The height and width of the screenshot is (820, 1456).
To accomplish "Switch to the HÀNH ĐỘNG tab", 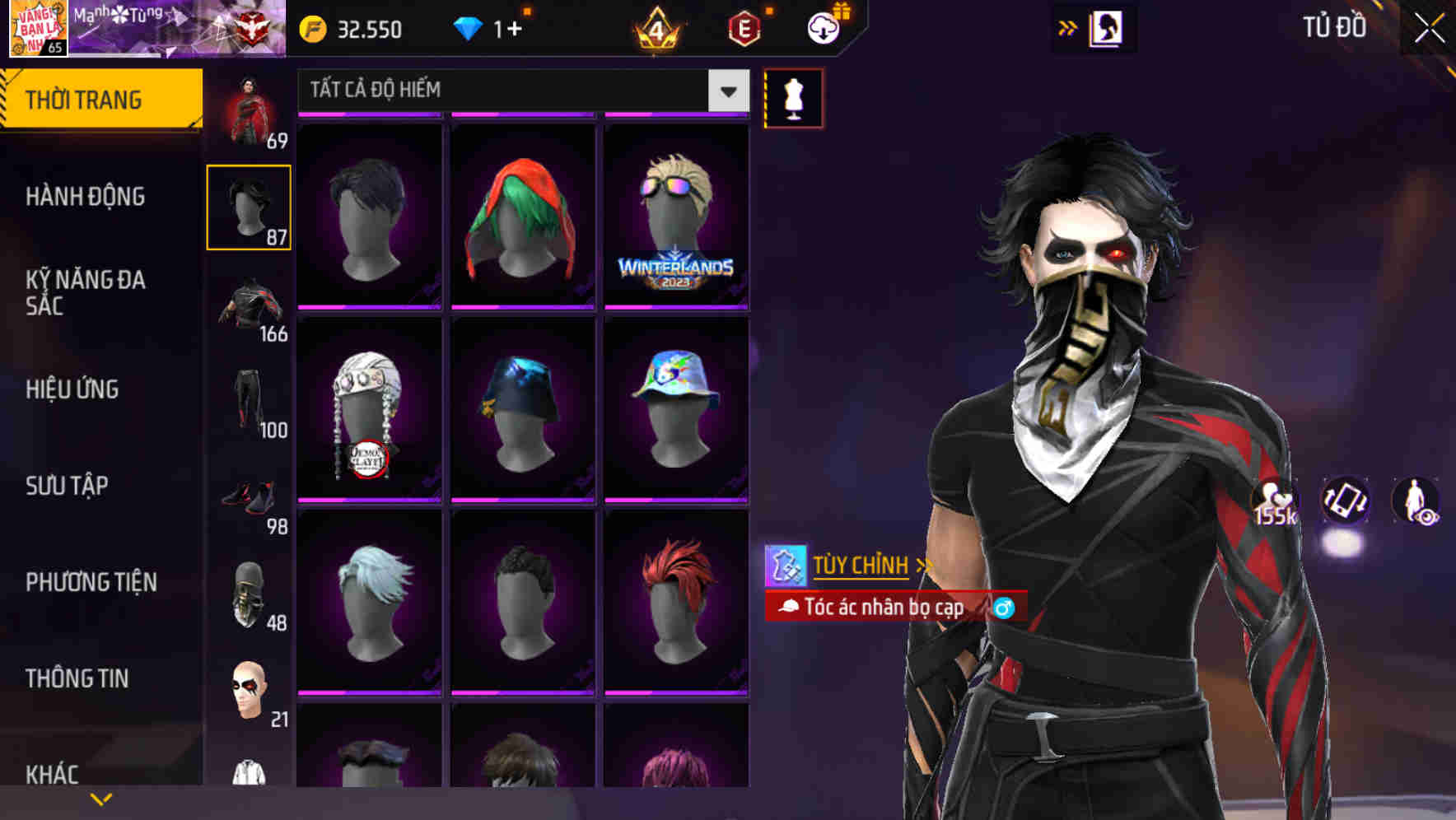I will click(86, 197).
